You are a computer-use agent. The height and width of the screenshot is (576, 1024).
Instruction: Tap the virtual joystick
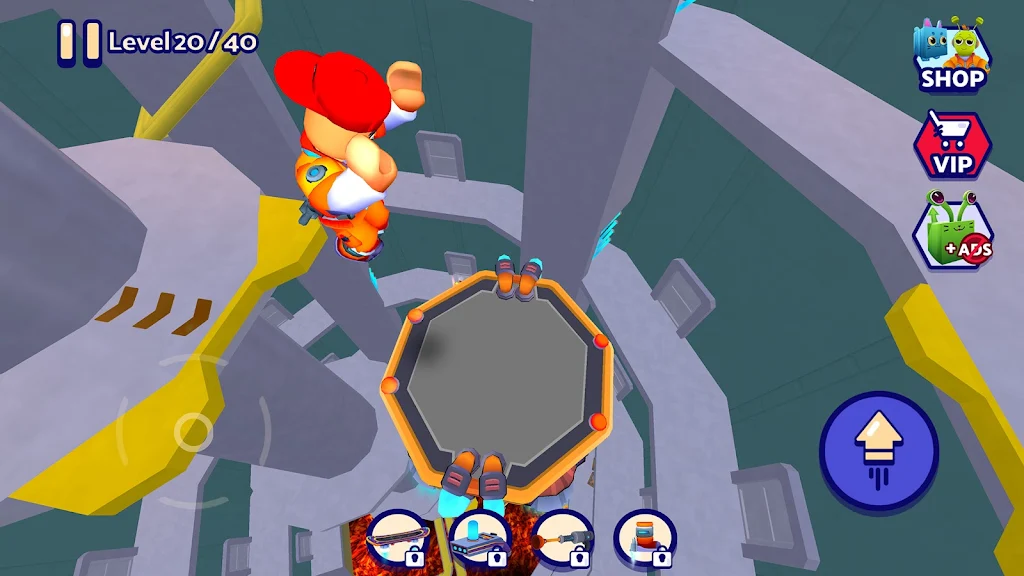click(192, 432)
